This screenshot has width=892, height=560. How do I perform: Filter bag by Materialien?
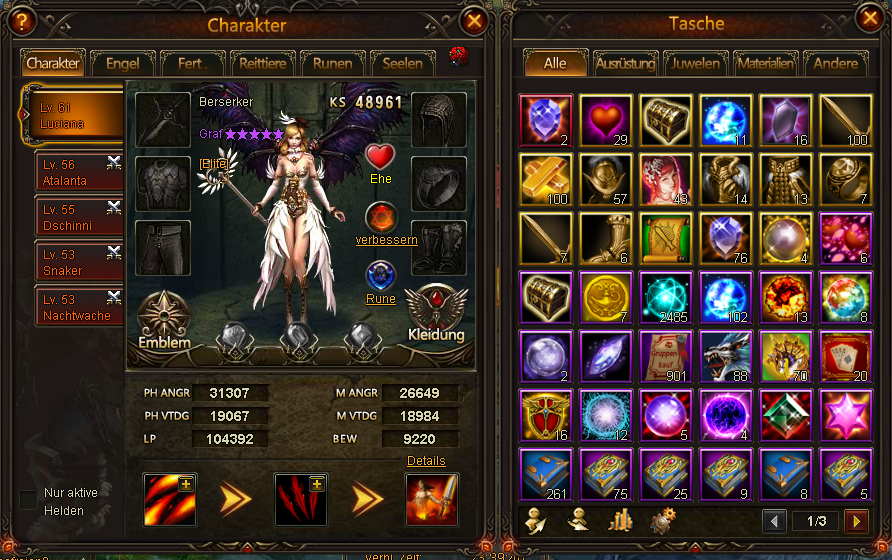click(765, 63)
